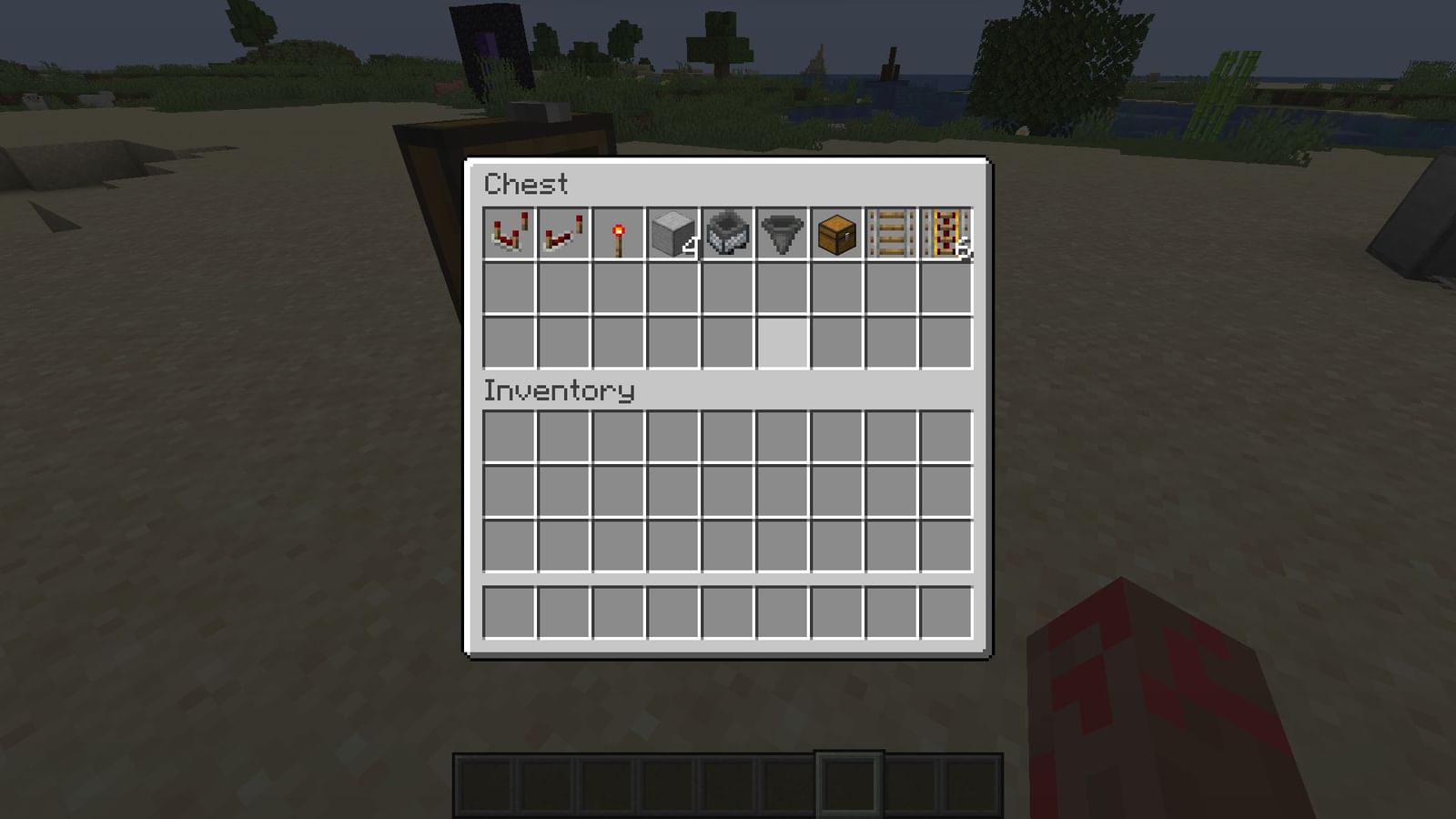Click the Chest title label
The width and height of the screenshot is (1456, 819).
[526, 186]
